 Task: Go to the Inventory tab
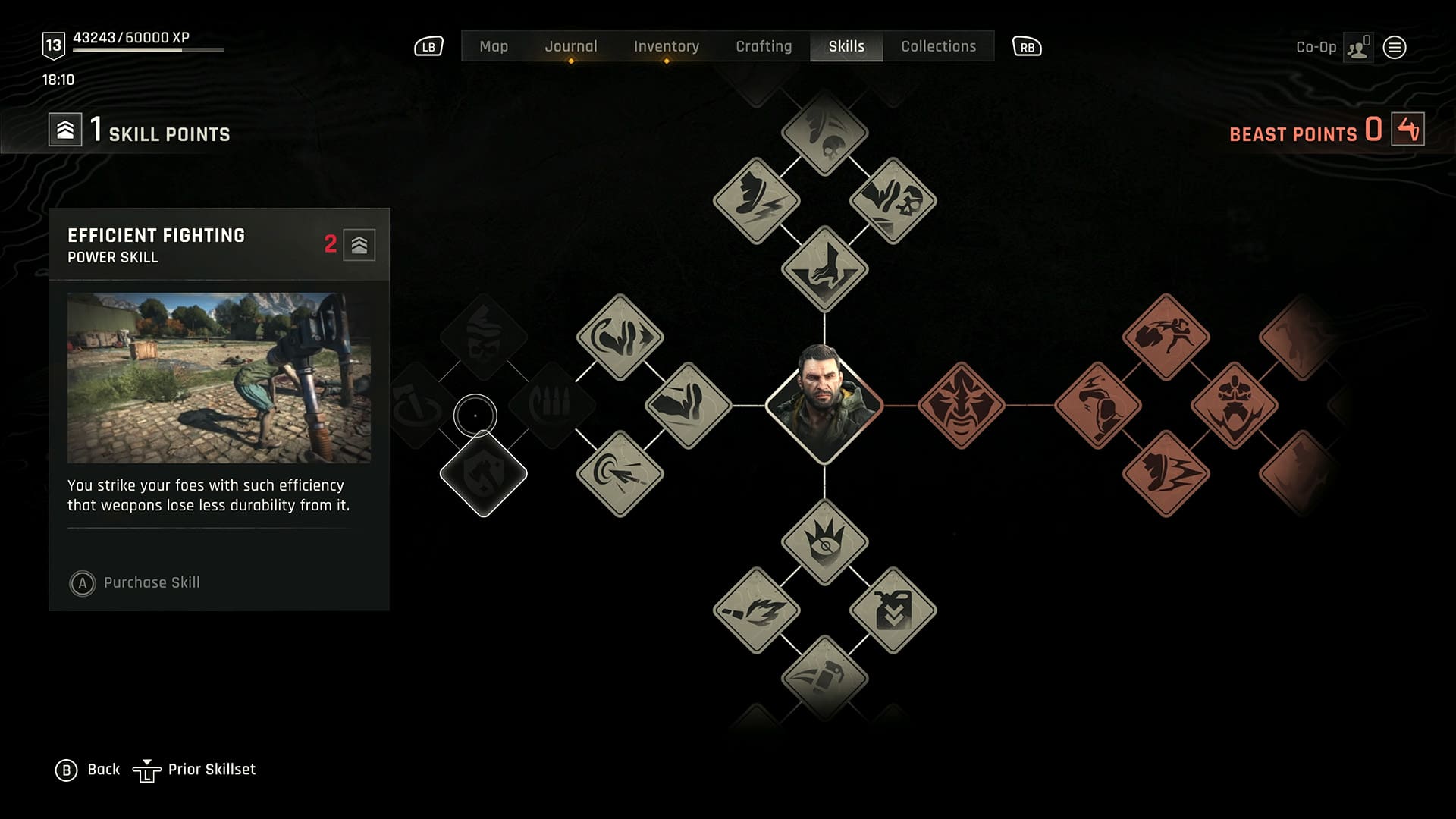667,46
